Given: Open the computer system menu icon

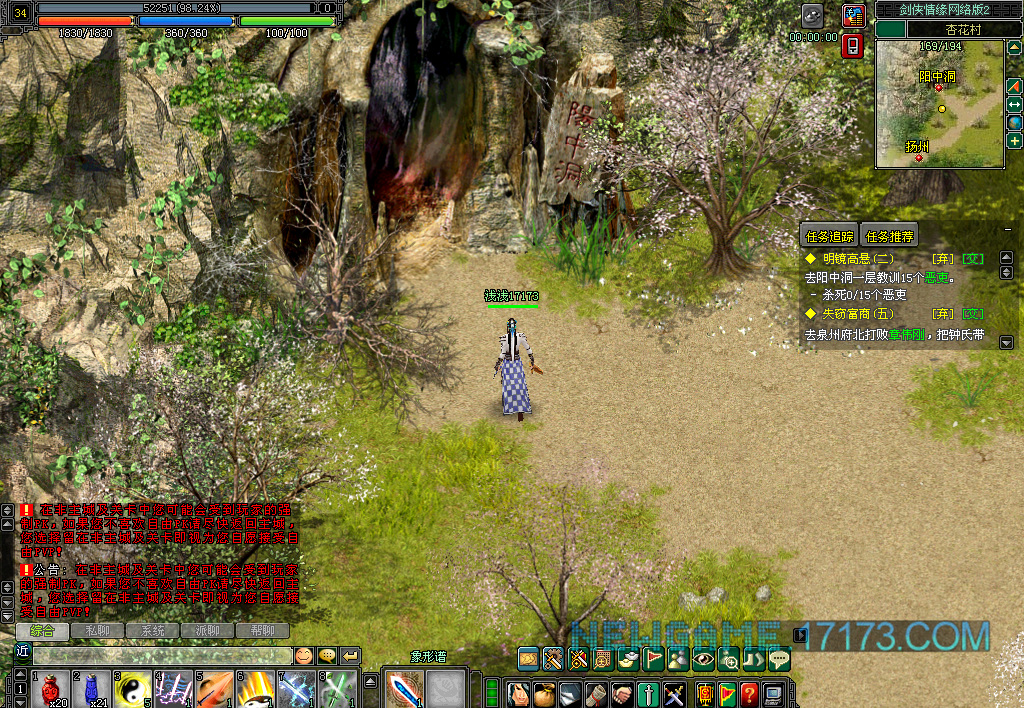Looking at the screenshot, I should tap(773, 693).
